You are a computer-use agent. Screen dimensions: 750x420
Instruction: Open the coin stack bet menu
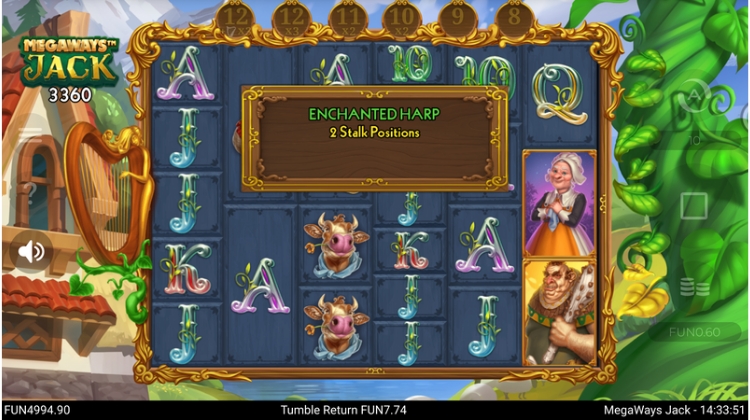click(x=693, y=286)
